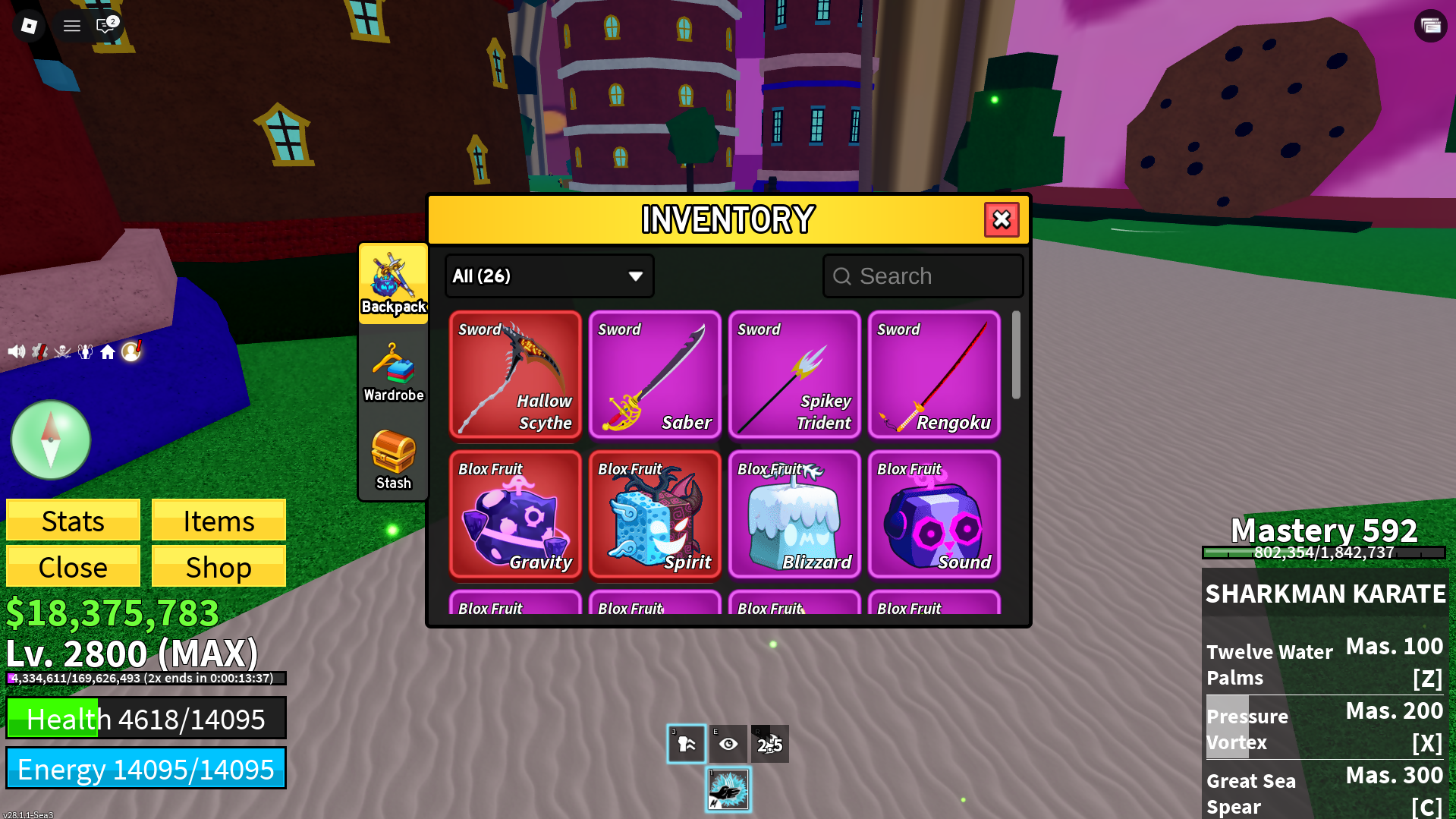Open the Stats panel
Image resolution: width=1456 pixels, height=819 pixels.
(x=72, y=521)
